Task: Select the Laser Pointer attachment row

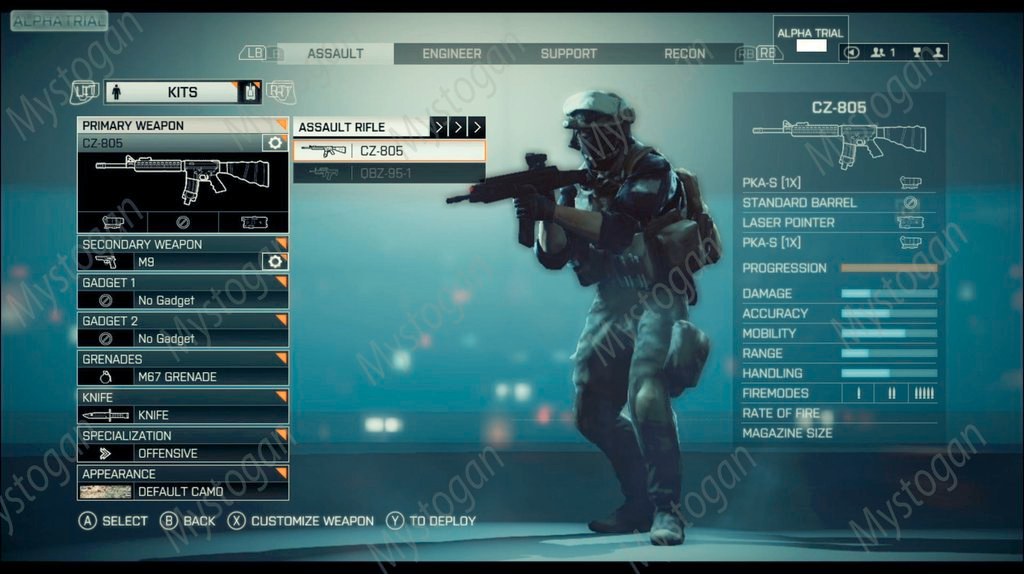Action: (837, 222)
